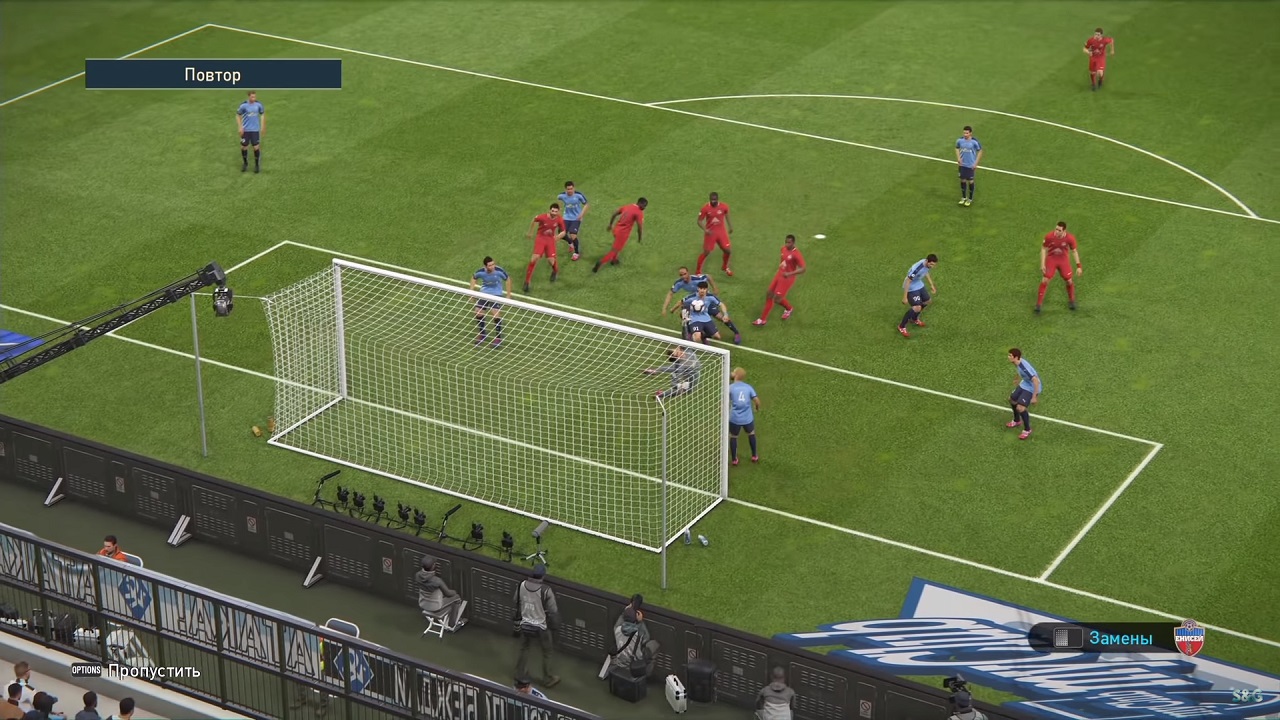This screenshot has width=1280, height=720.
Task: Open the Замены substitutions option
Action: (x=1120, y=638)
